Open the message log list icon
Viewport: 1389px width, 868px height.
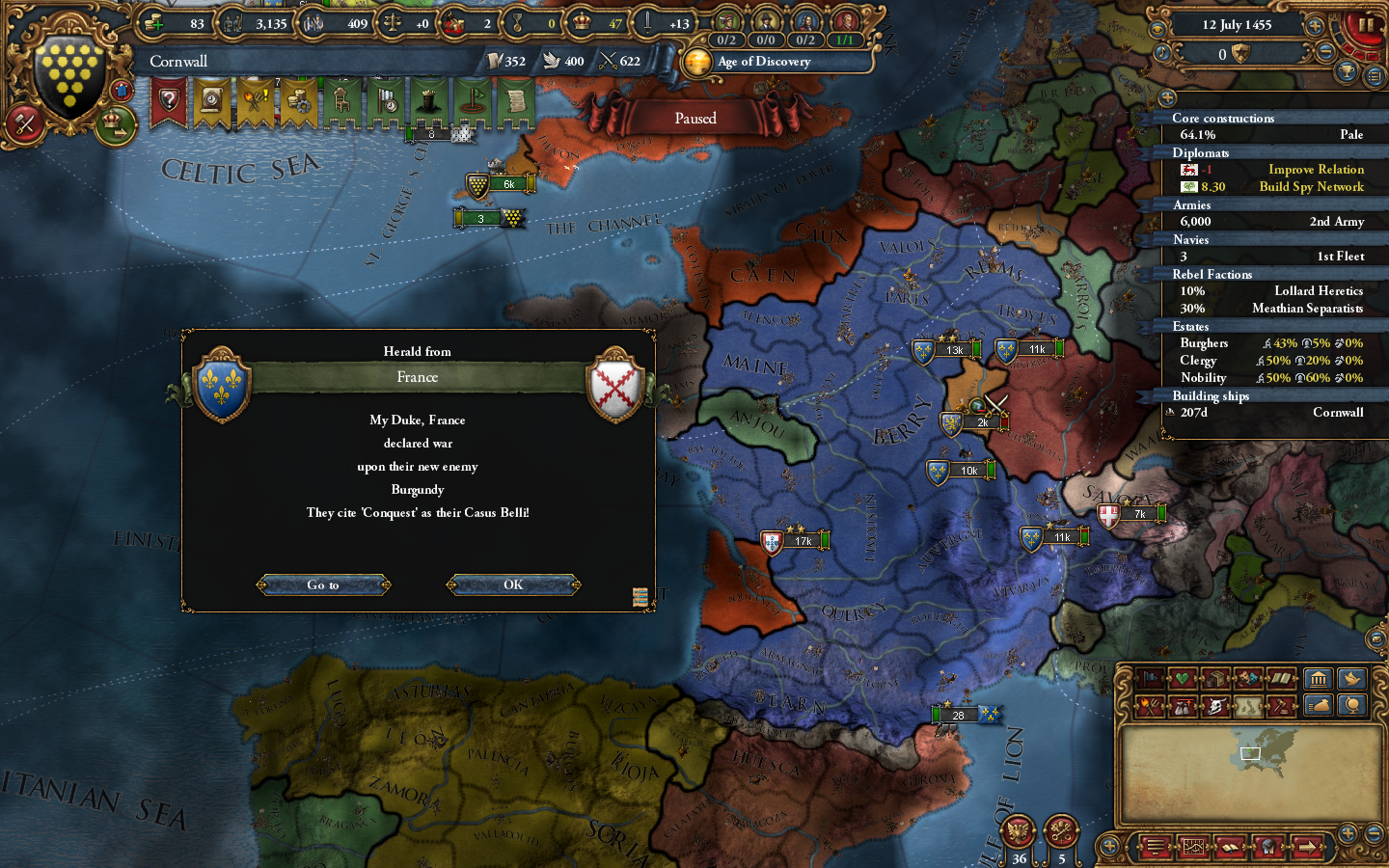click(1374, 76)
